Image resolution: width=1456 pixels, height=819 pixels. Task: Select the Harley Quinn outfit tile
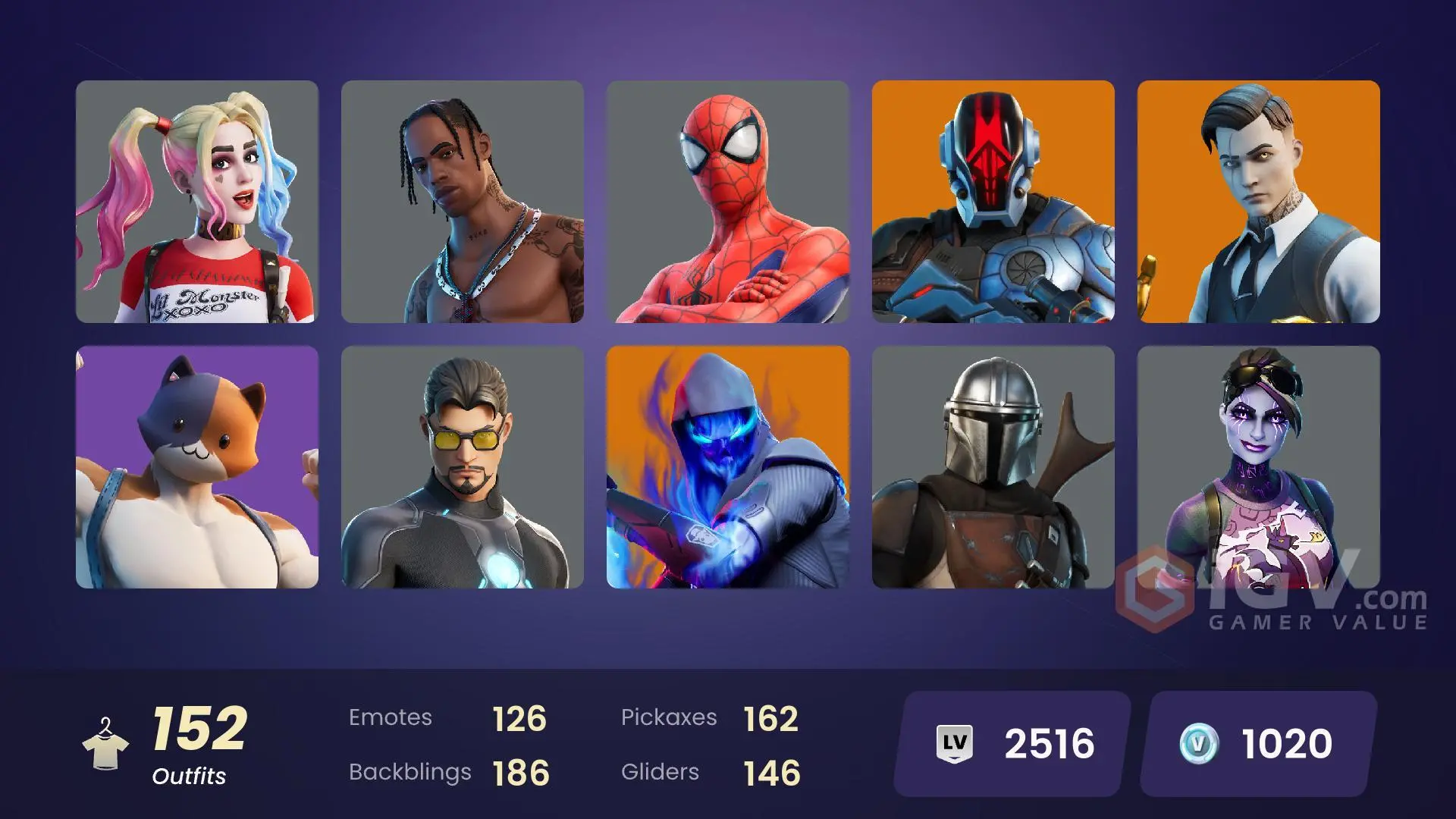197,202
